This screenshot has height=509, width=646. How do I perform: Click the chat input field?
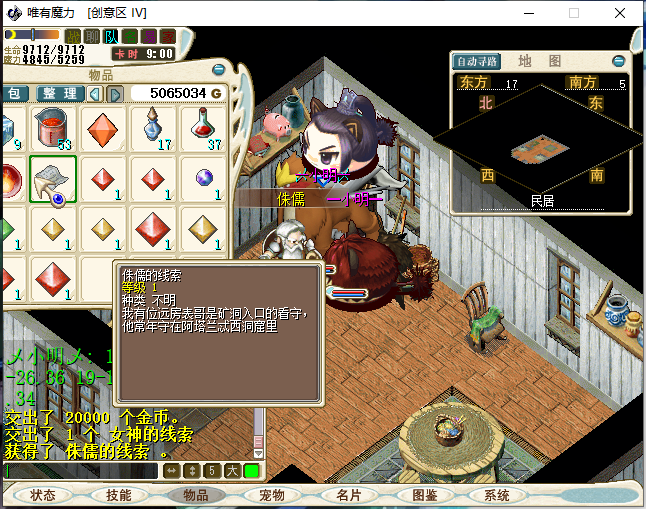coord(80,470)
